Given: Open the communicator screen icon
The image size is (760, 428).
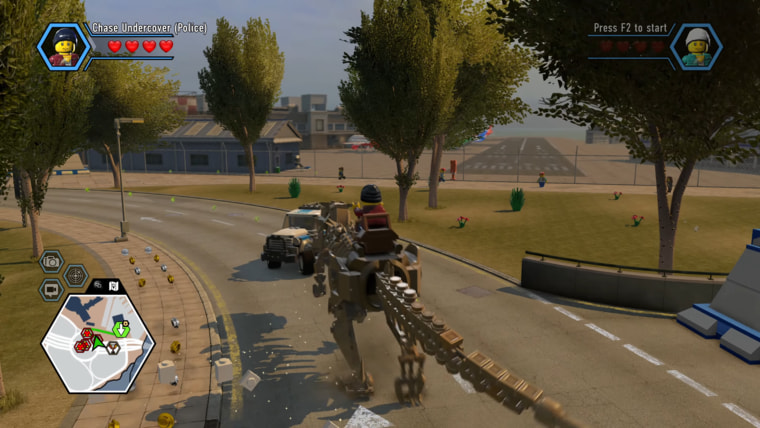Looking at the screenshot, I should tap(51, 290).
